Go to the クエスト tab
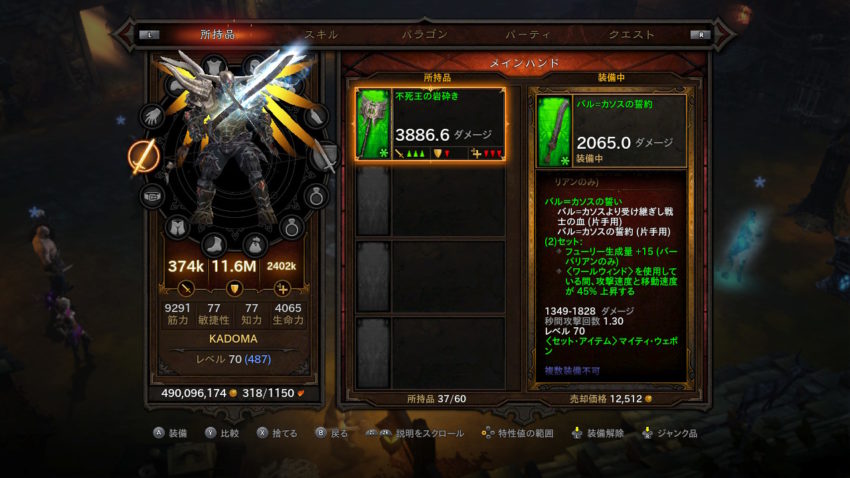 click(632, 35)
